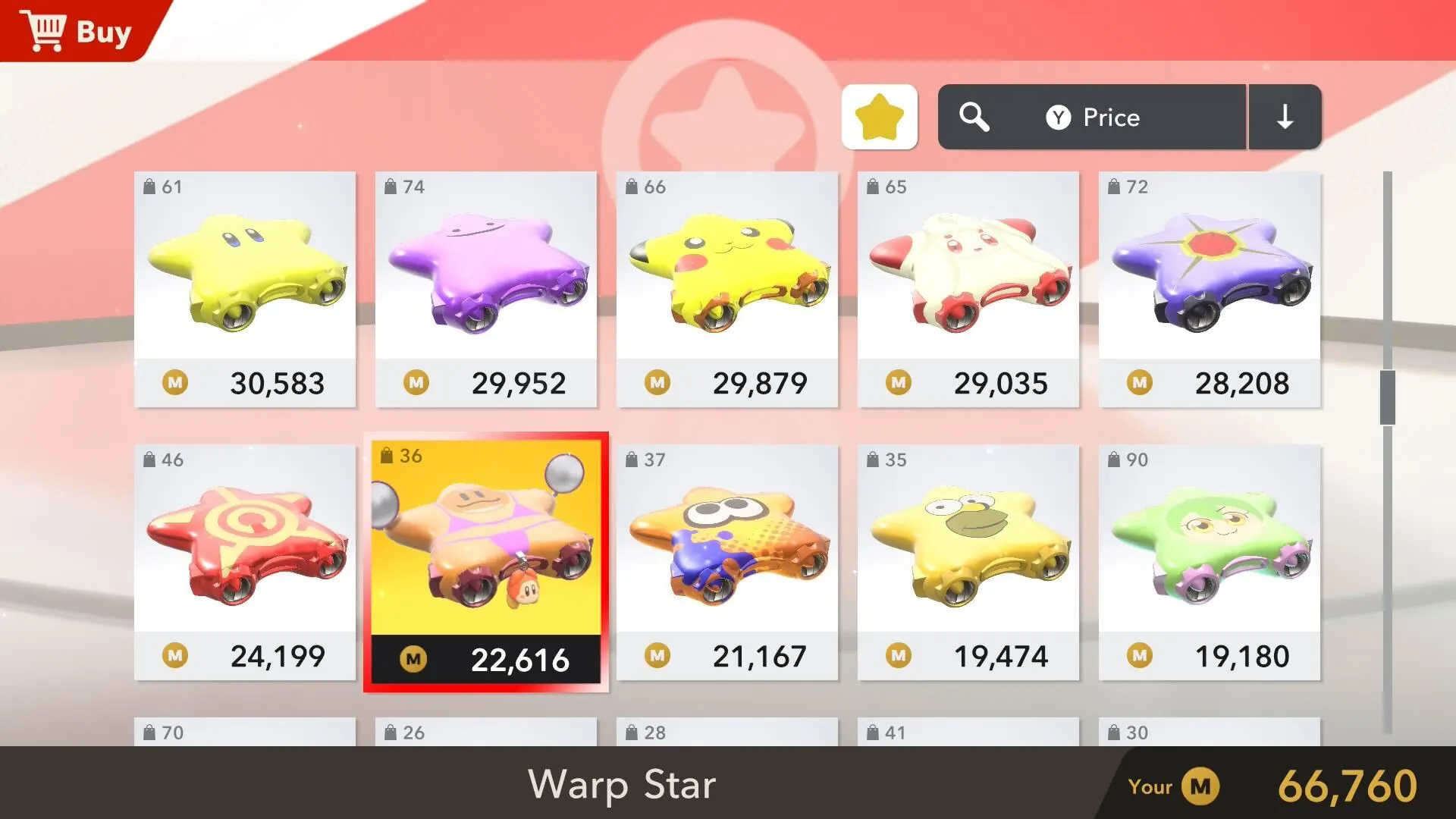Choose the purple Starmie Warp Star
Screen dimensions: 1456x819
click(1210, 289)
